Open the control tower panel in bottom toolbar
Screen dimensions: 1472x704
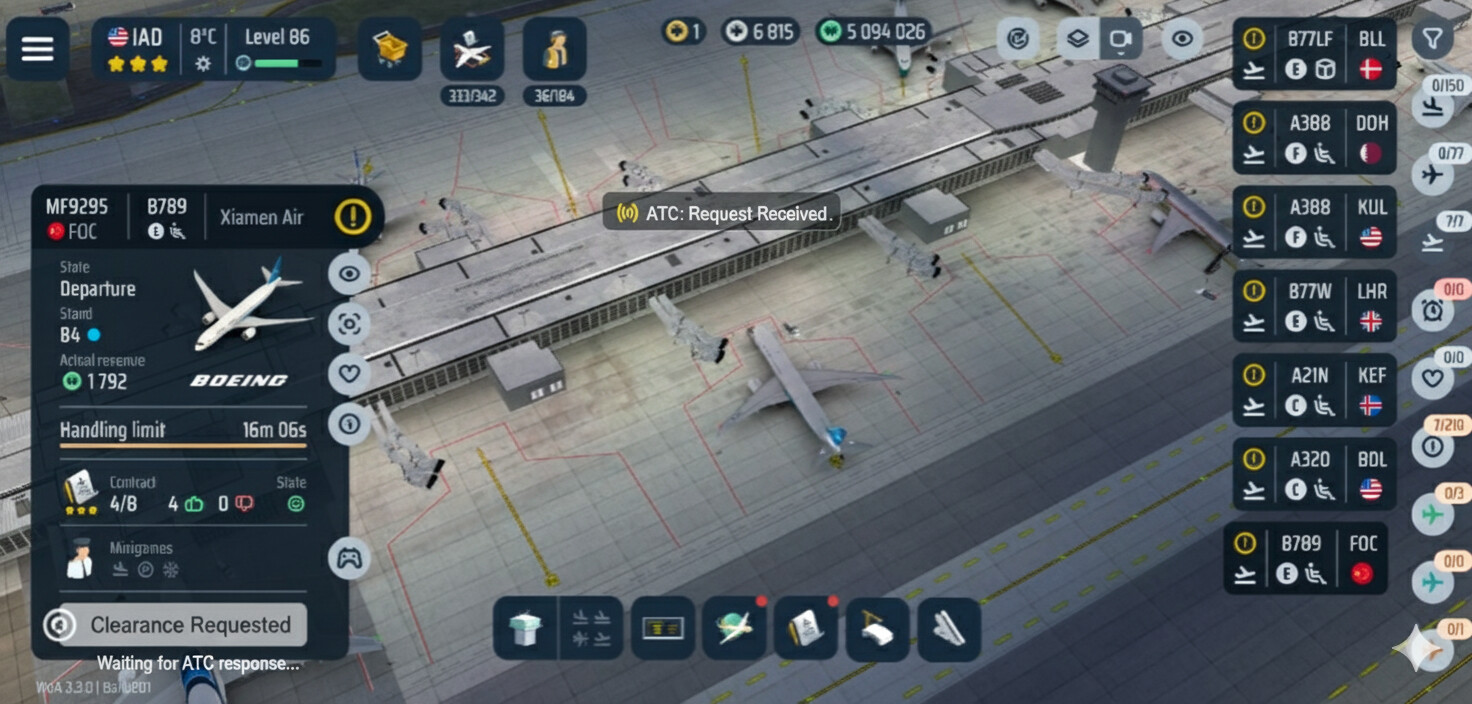(x=525, y=629)
